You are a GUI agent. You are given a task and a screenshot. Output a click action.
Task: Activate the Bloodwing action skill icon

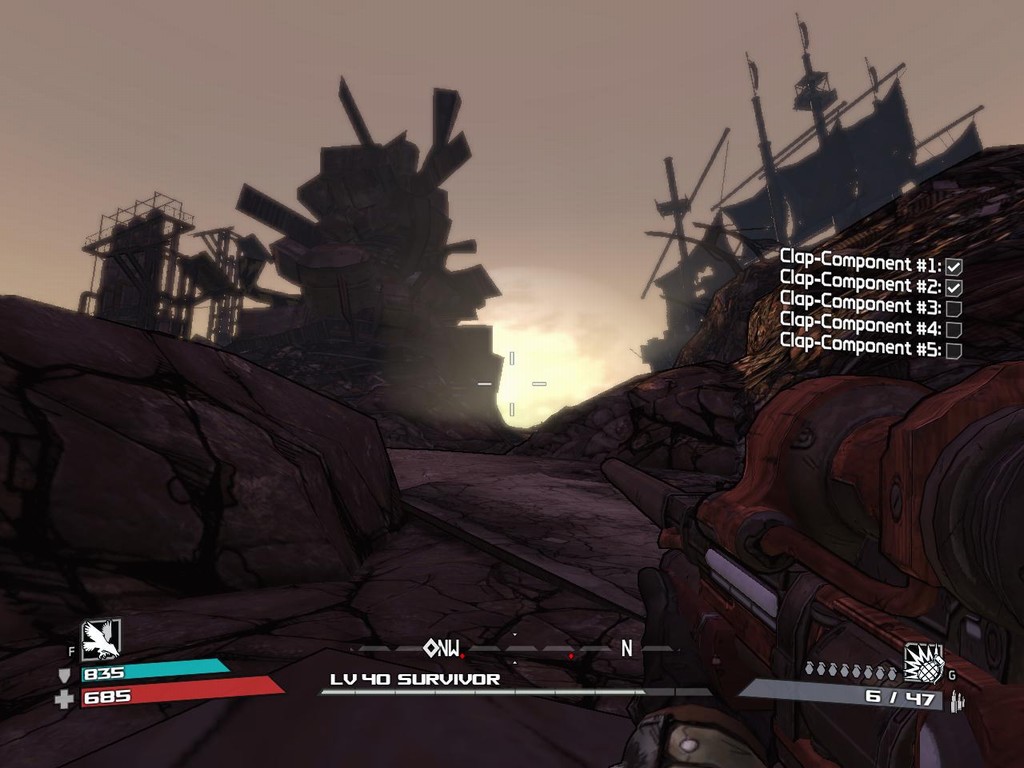pyautogui.click(x=101, y=639)
